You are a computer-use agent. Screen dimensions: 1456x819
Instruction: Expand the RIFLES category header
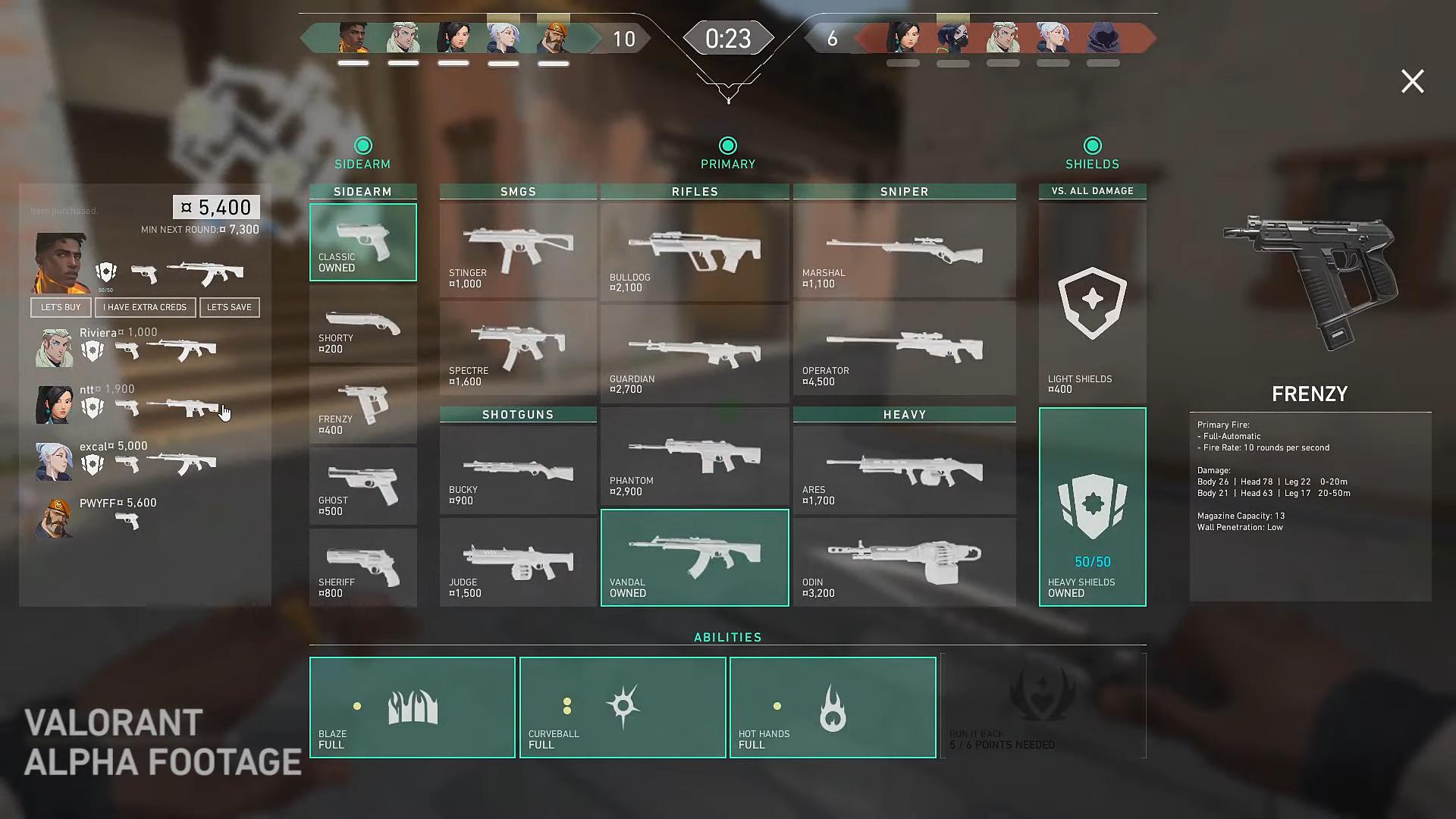(694, 191)
